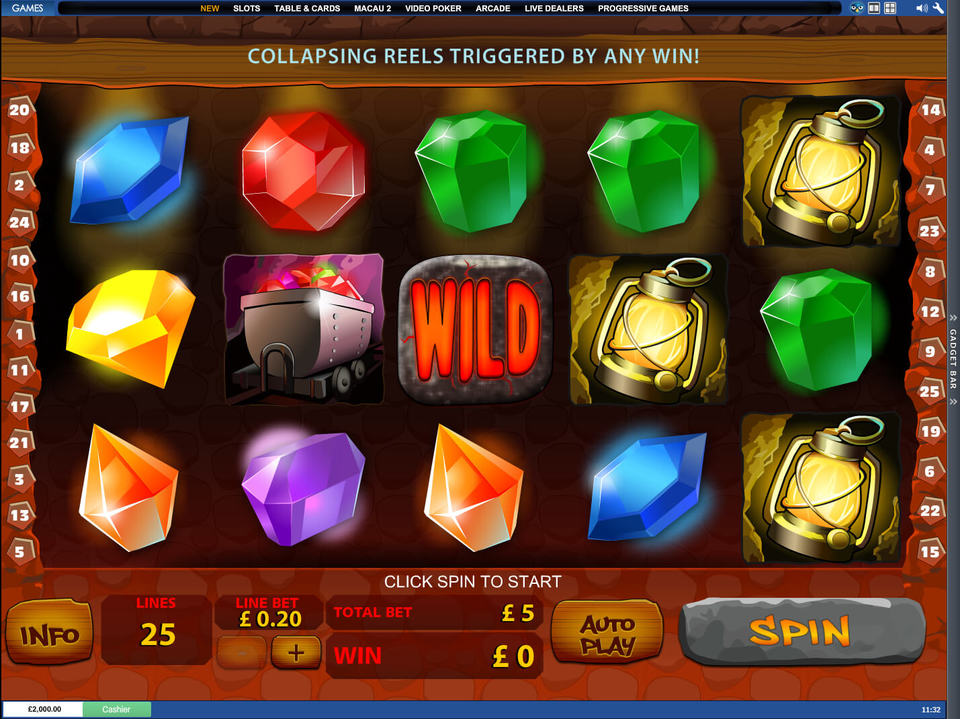
Task: Switch to the Slots category
Action: pos(246,8)
